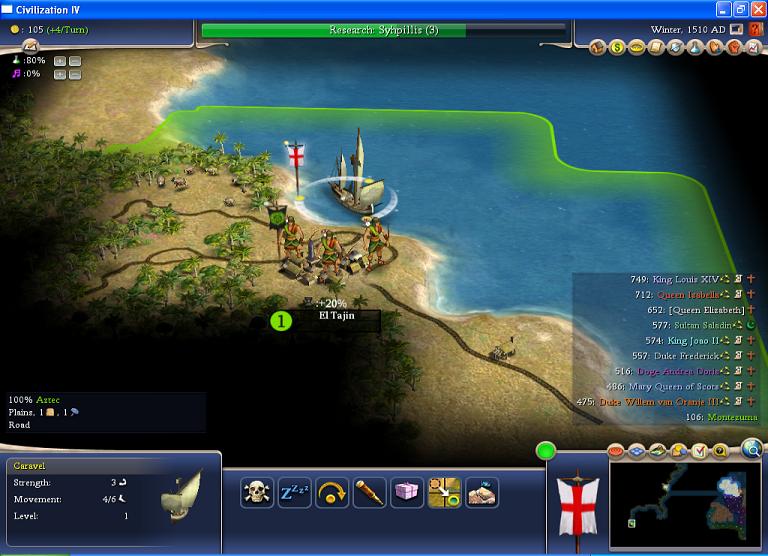The width and height of the screenshot is (768, 556).
Task: Increase the research rate with plus
Action: [x=59, y=60]
